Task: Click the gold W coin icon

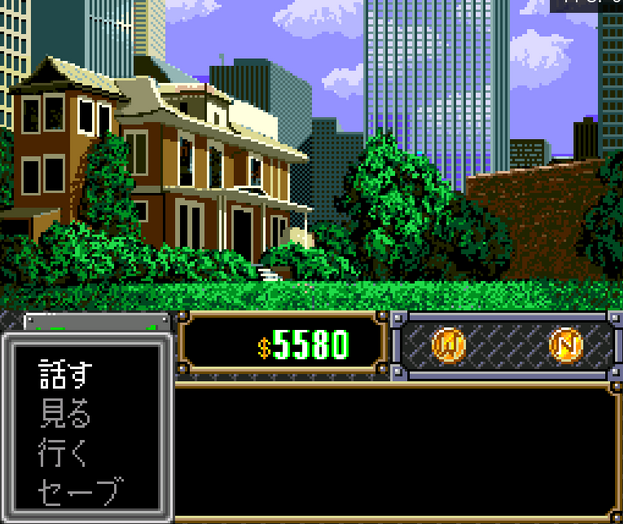Action: coord(449,345)
